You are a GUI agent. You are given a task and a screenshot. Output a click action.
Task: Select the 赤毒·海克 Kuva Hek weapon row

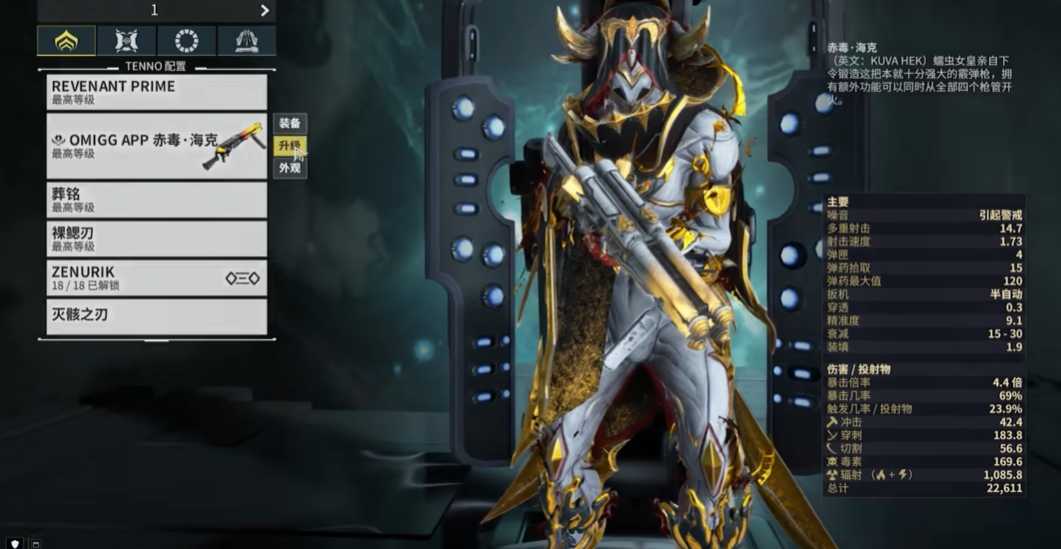coord(157,146)
